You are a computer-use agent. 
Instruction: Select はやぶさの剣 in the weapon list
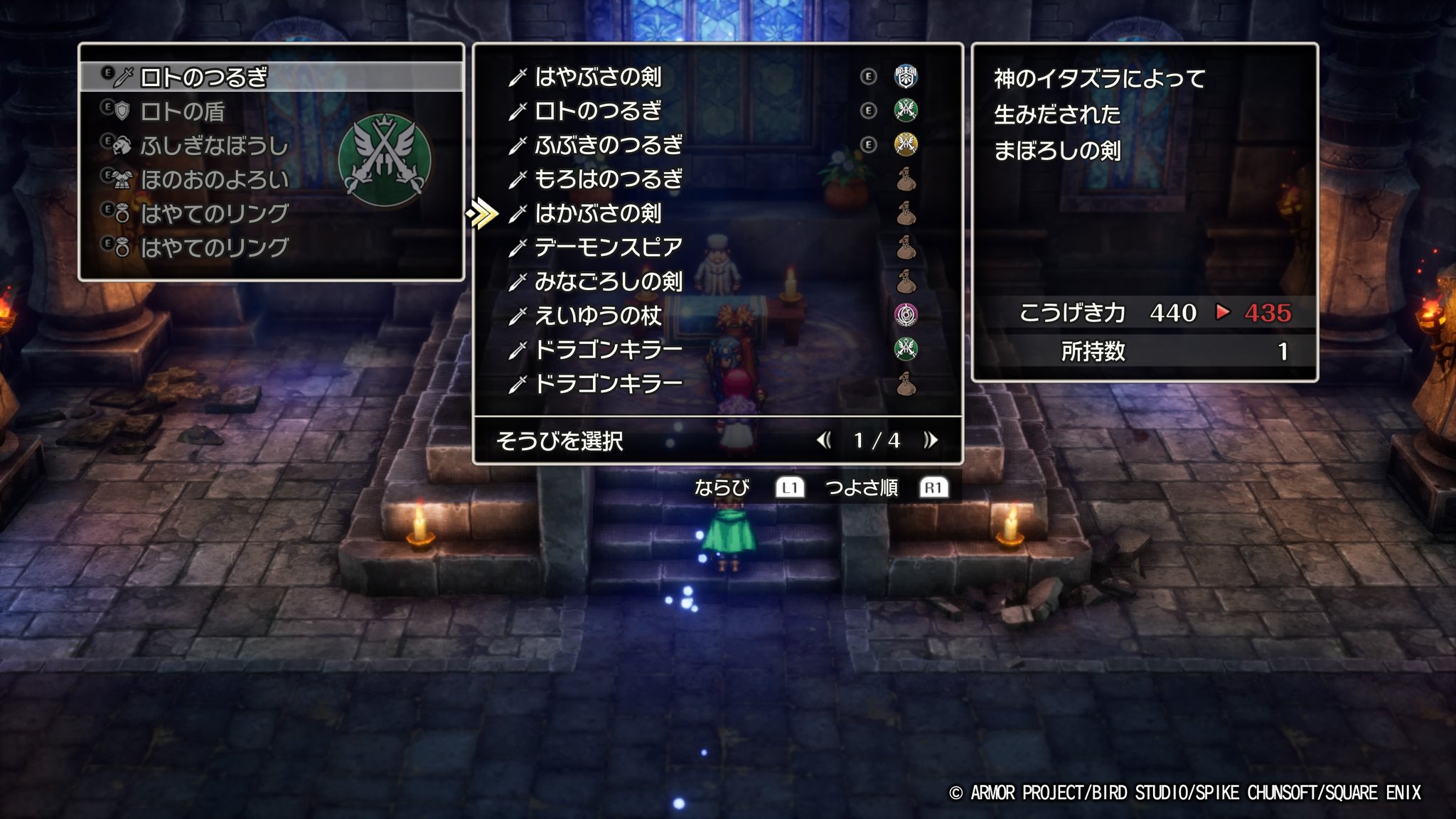[598, 77]
